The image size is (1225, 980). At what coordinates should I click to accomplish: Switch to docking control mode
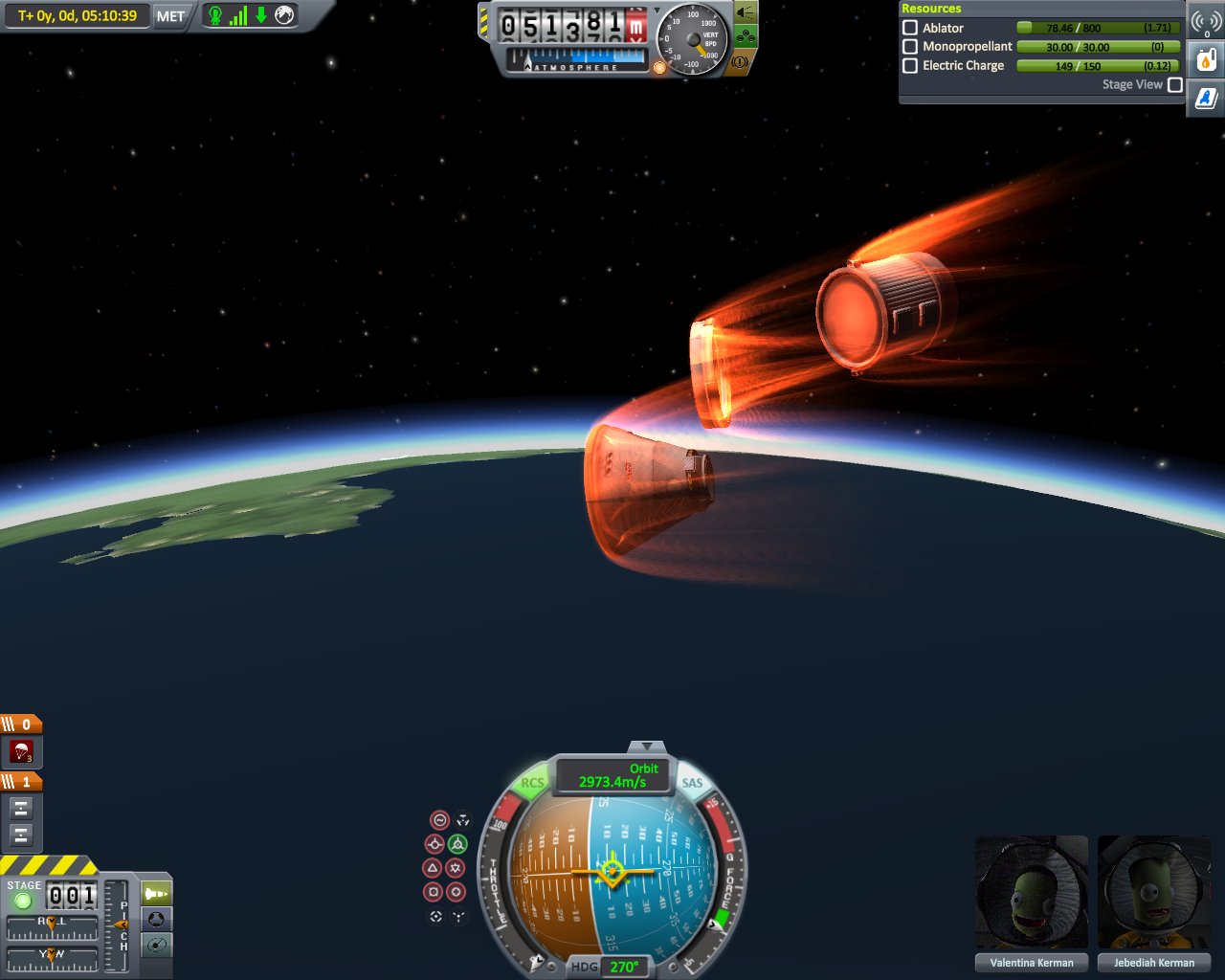[x=156, y=919]
